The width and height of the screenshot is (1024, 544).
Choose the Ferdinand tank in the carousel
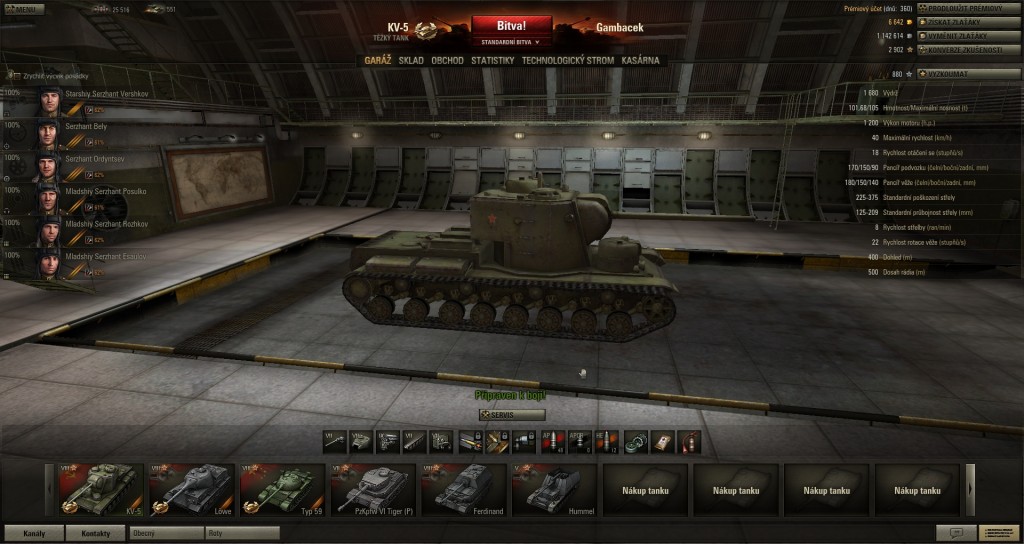point(464,490)
